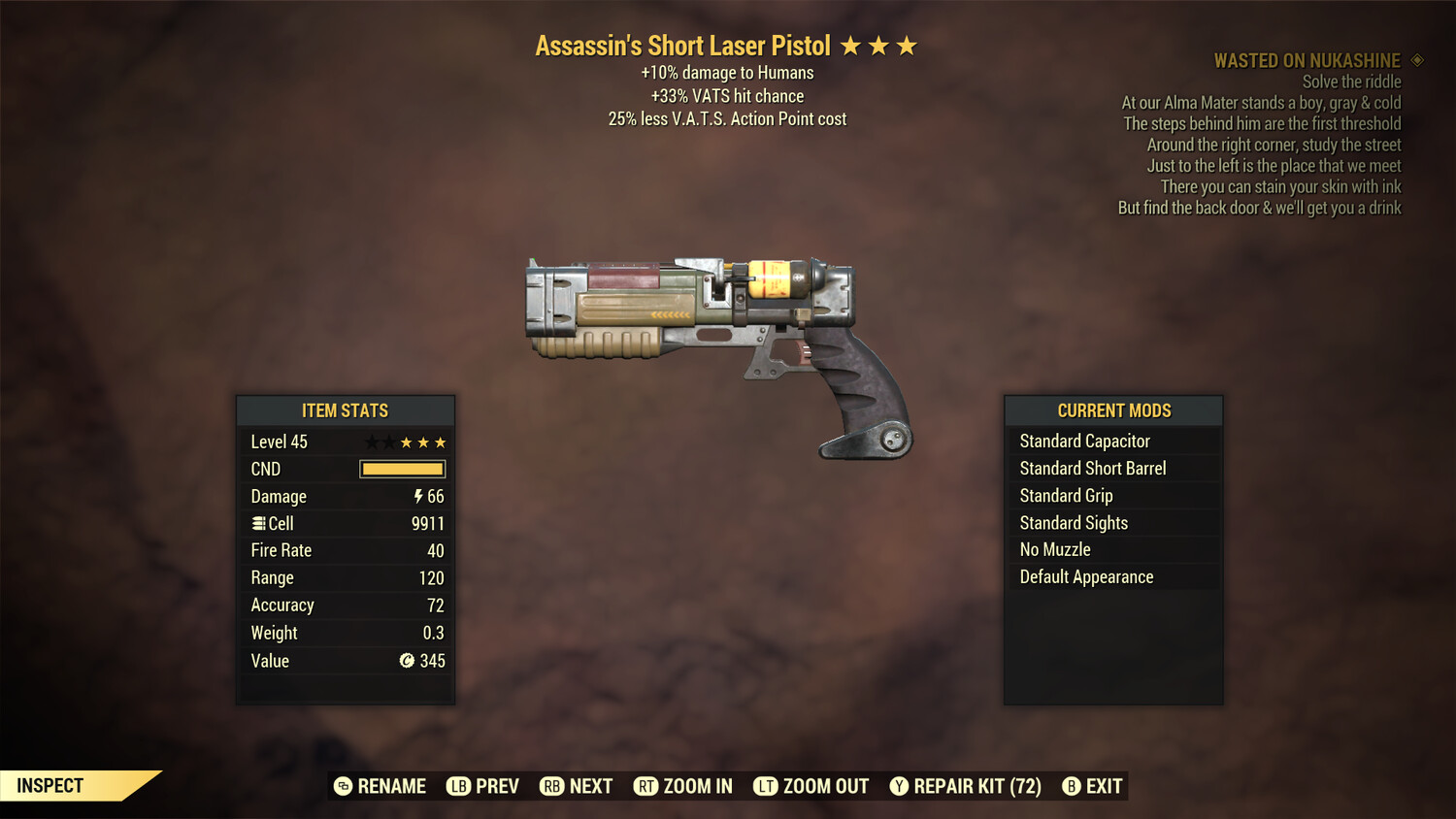The image size is (1456, 819).
Task: Click the RB icon beside NEXT
Action: (551, 786)
